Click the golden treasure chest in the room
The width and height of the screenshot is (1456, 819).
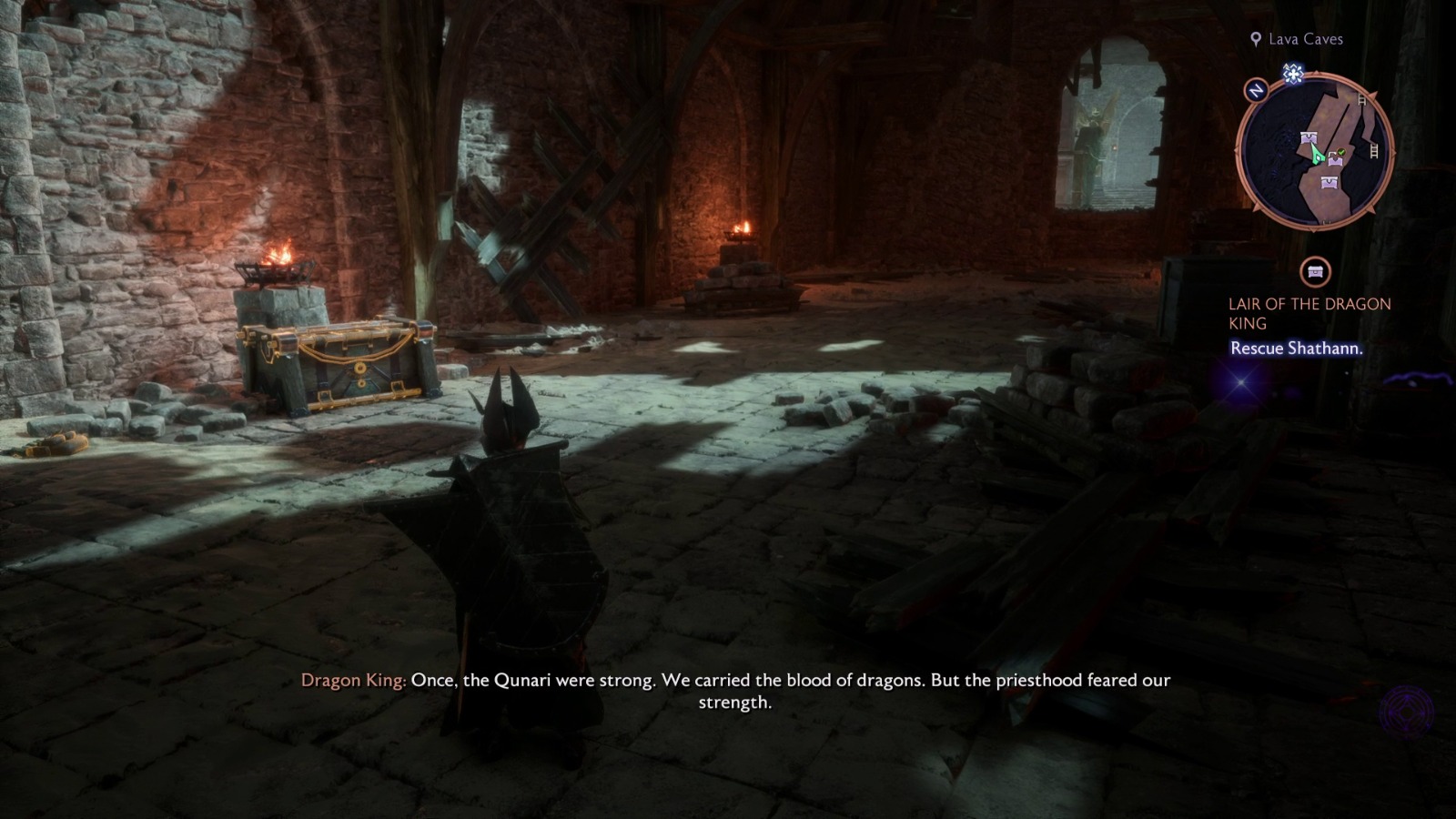click(337, 364)
